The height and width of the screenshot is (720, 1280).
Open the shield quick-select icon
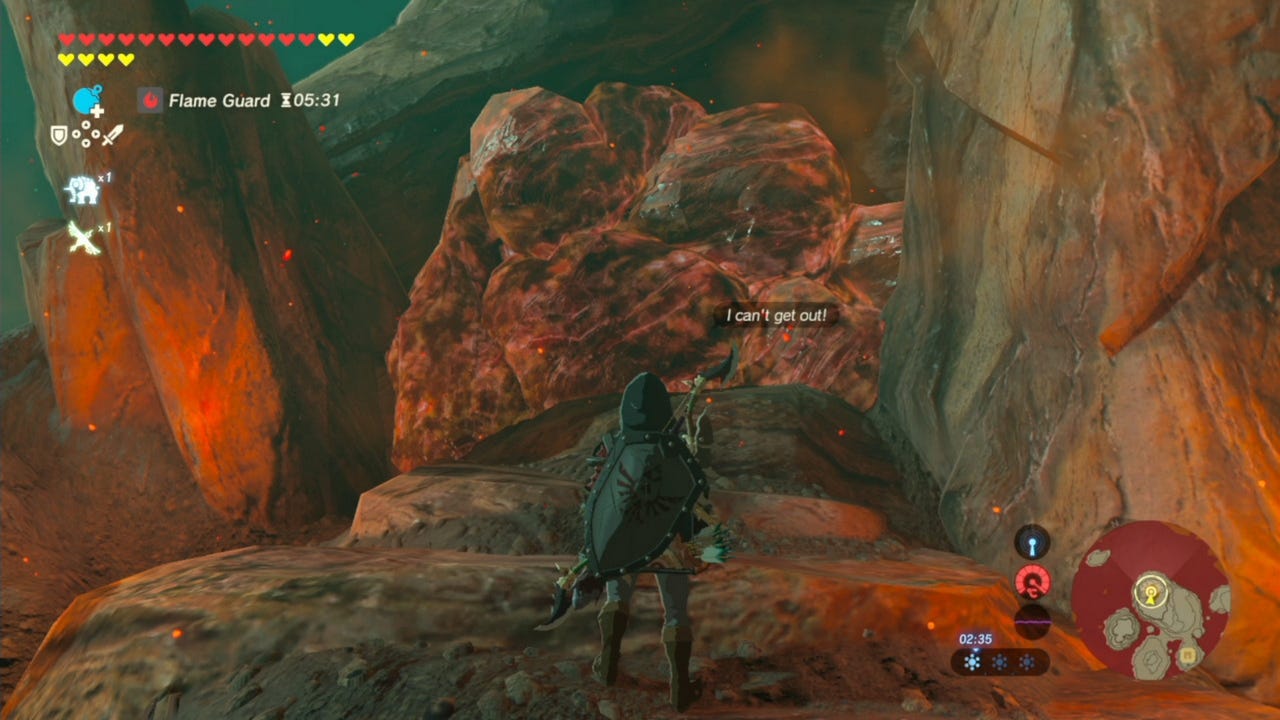pos(59,134)
